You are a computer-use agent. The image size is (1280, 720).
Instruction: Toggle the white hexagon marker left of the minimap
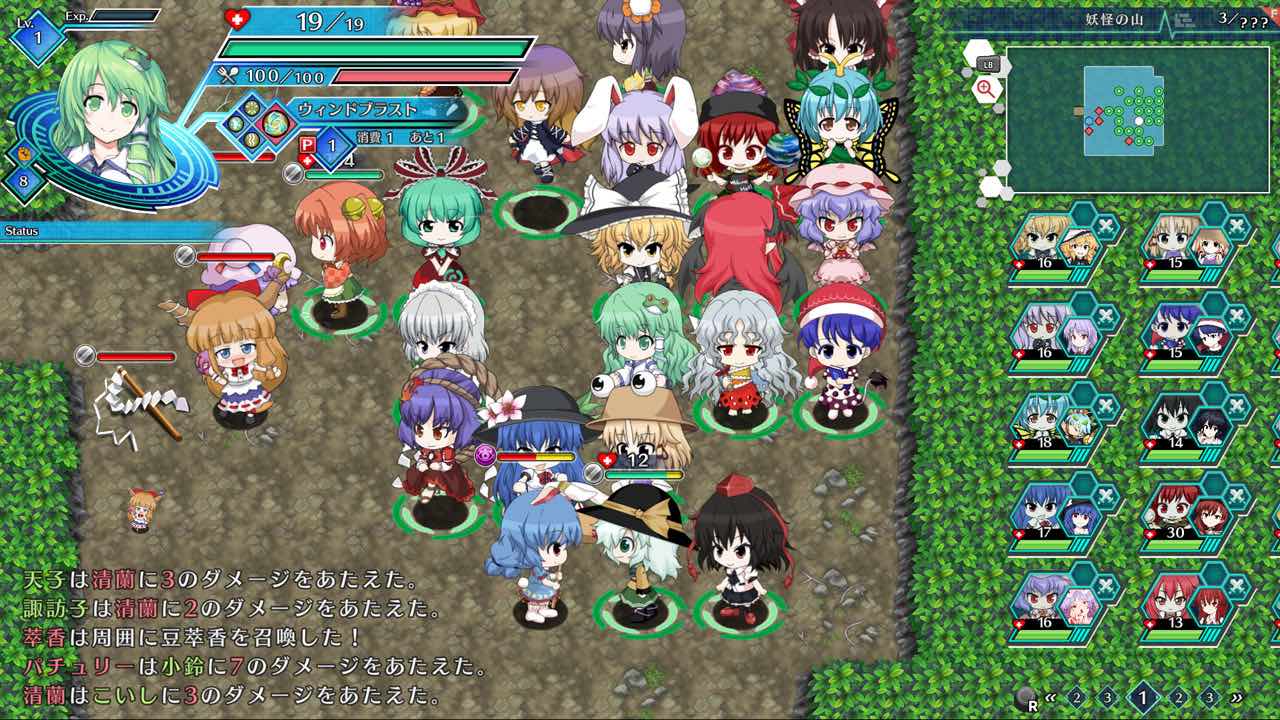[x=978, y=50]
